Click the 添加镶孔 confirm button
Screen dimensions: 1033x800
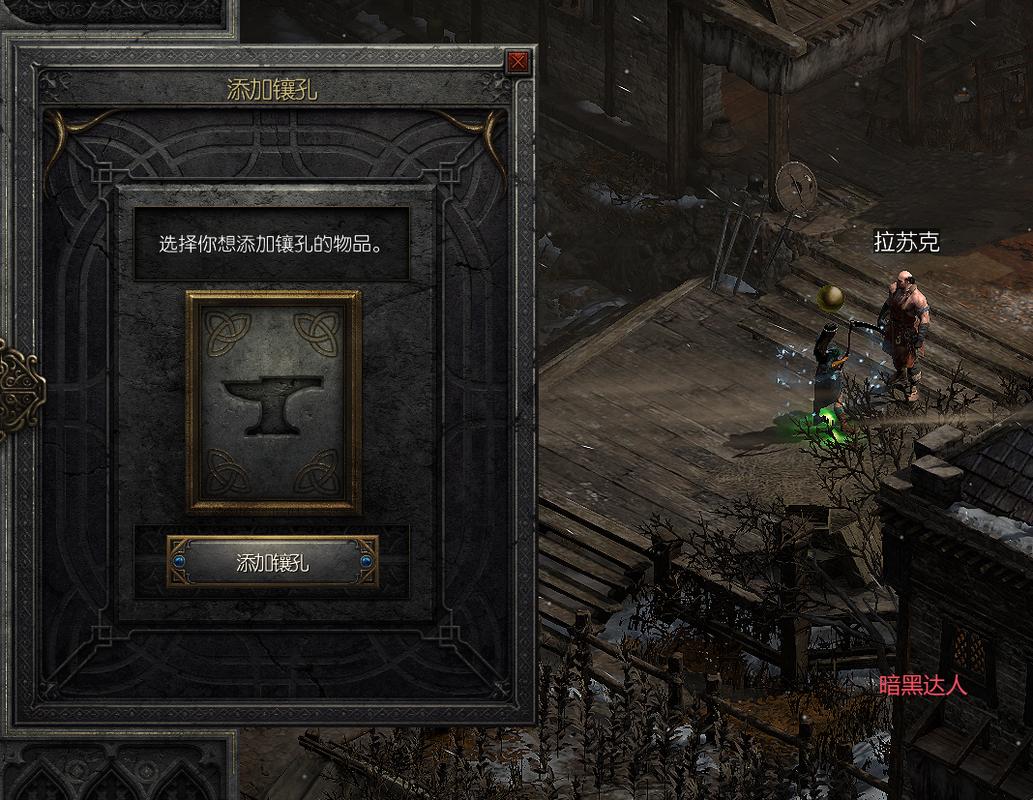point(272,562)
